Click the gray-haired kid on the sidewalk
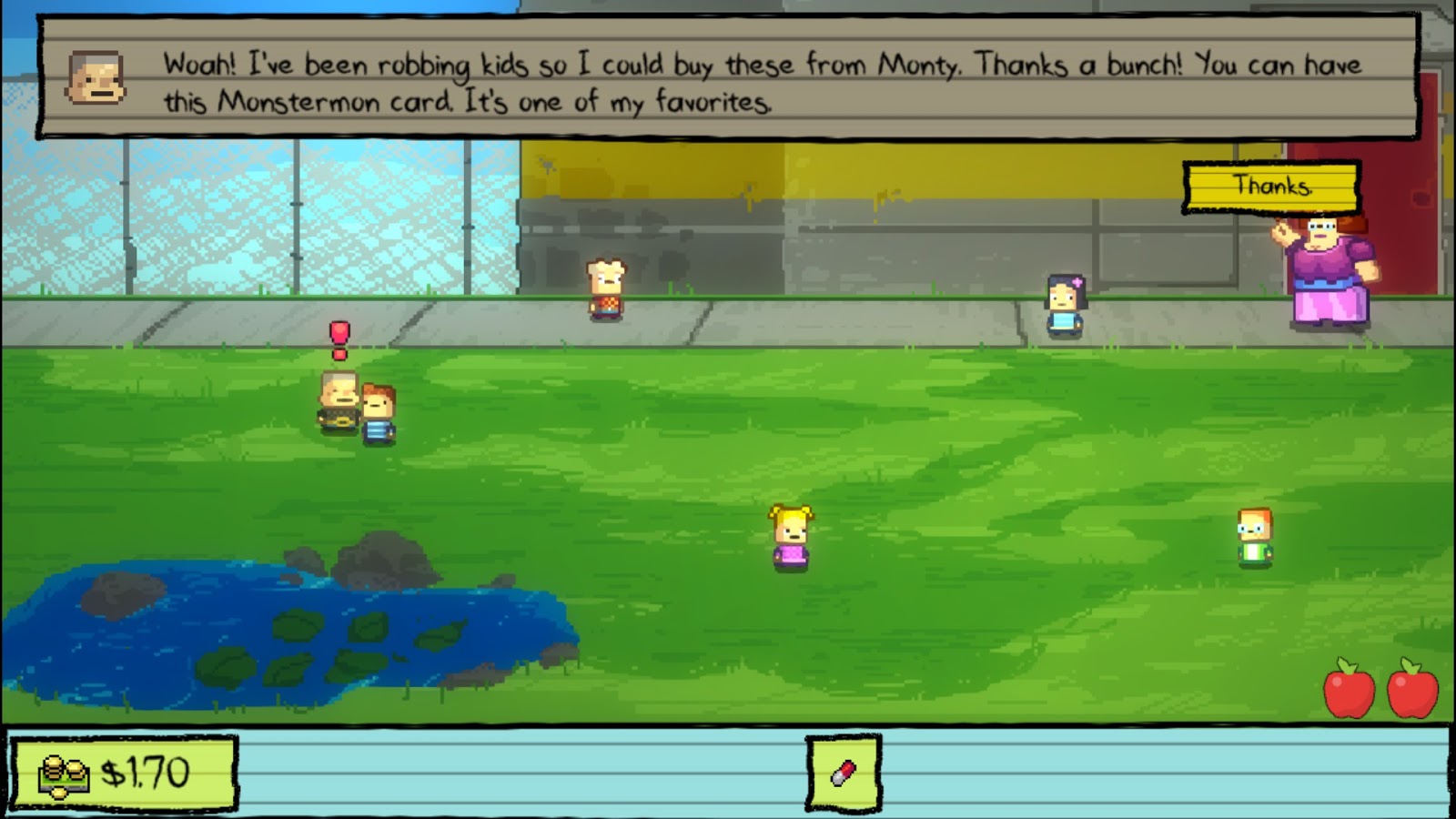The image size is (1456, 819). 603,289
